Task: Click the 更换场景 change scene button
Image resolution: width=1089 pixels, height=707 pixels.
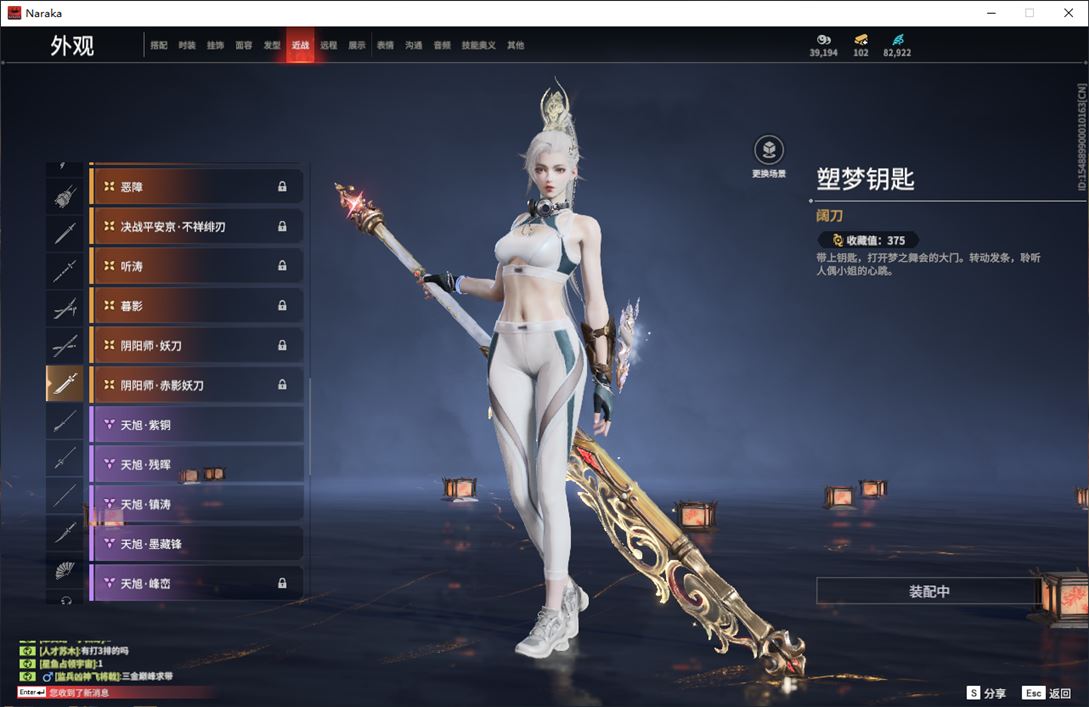Action: pyautogui.click(x=768, y=154)
